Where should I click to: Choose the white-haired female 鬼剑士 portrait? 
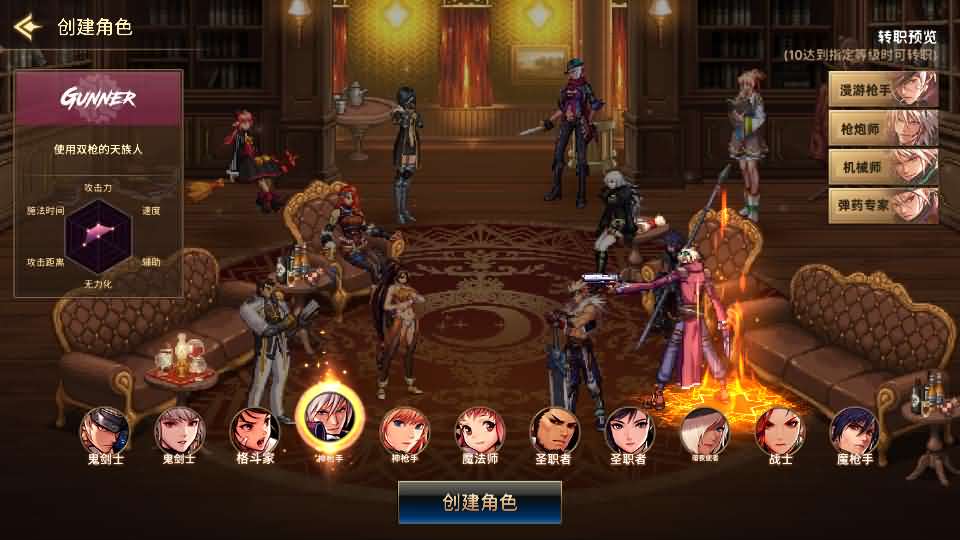click(180, 431)
